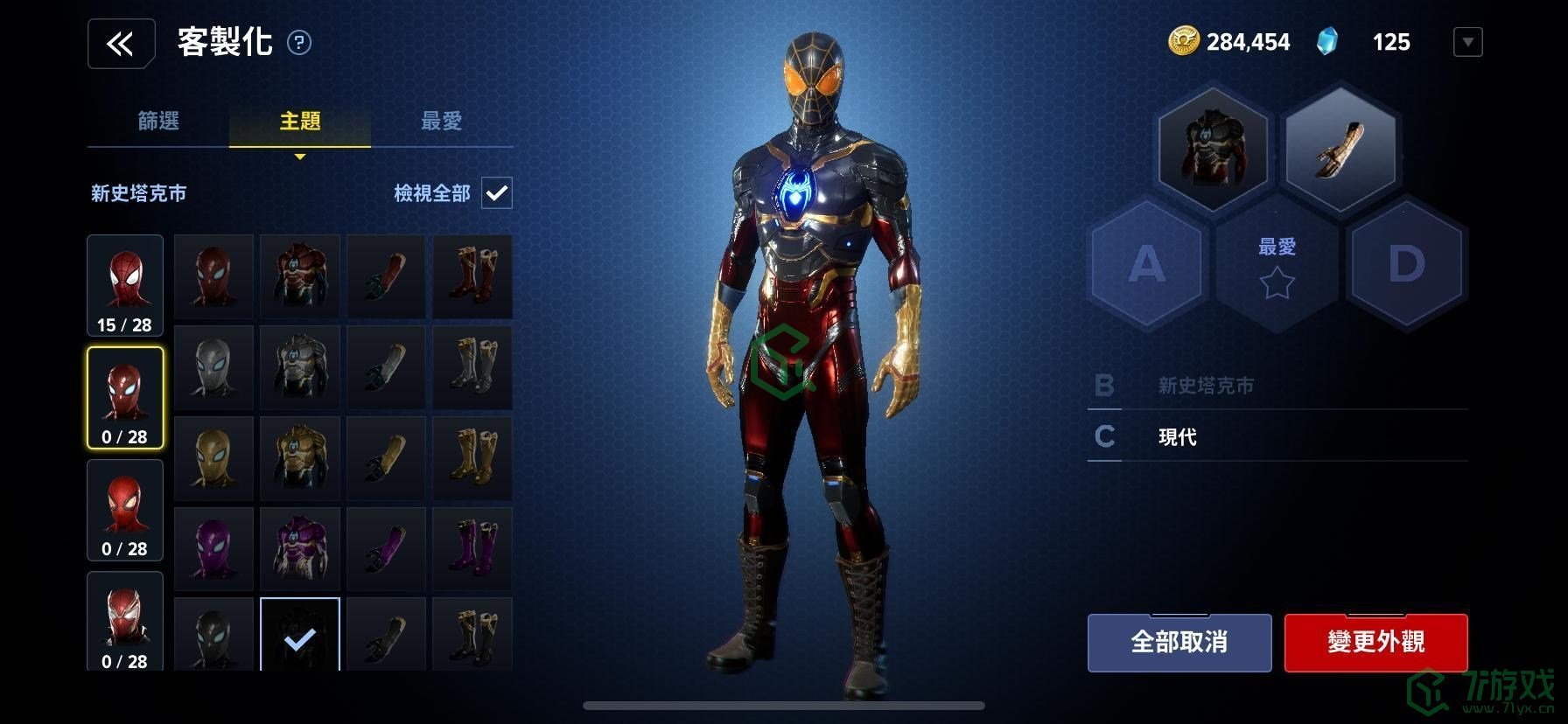Select the silver mask costume piece

[x=213, y=367]
